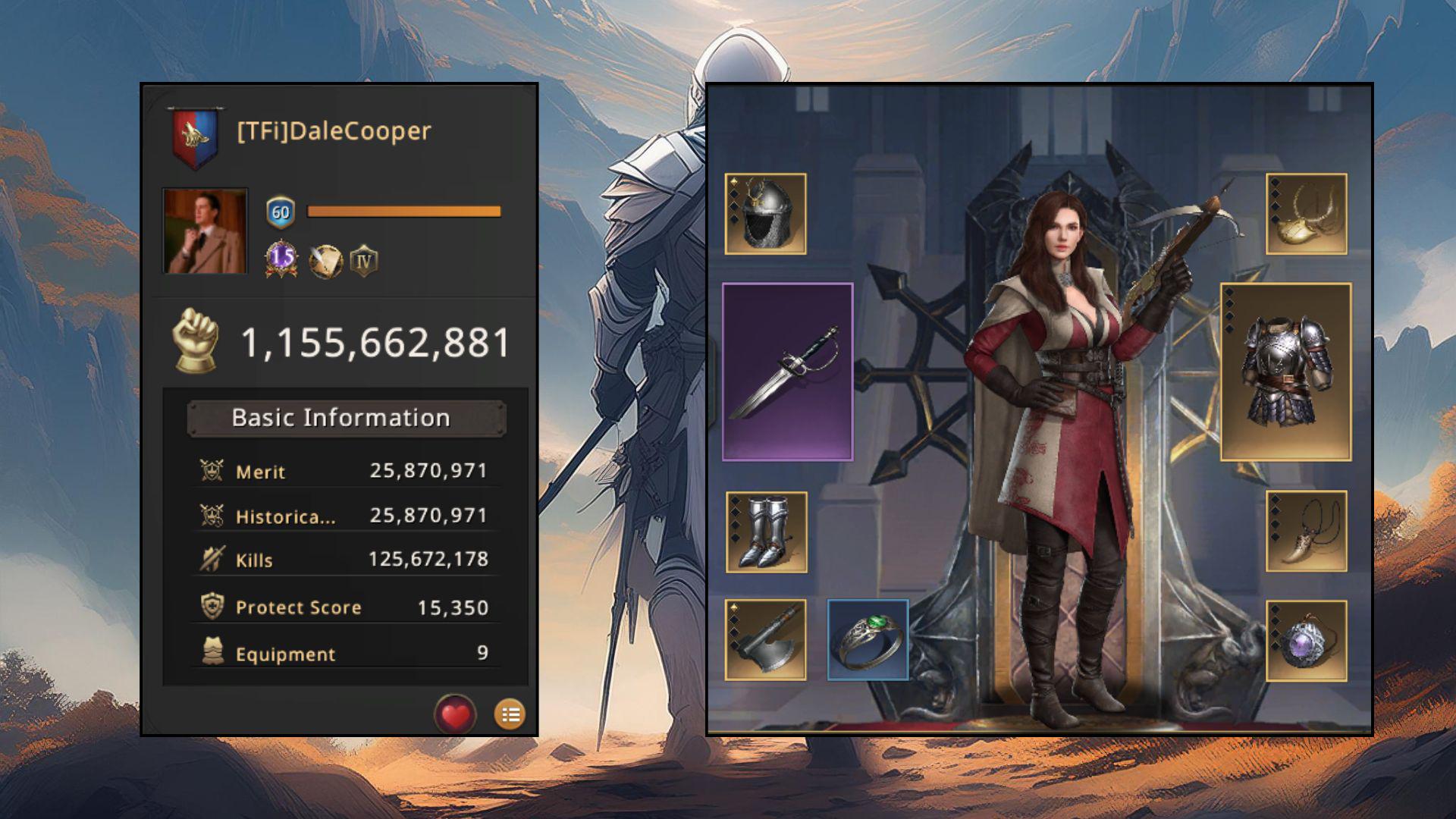This screenshot has height=819, width=1456.
Task: Open the VIP 15 badge
Action: (x=281, y=259)
